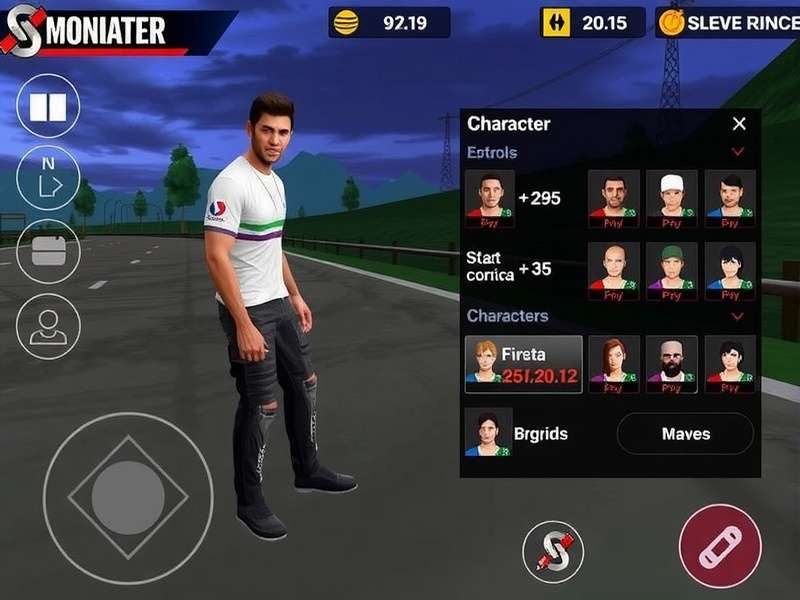Select the white cap character portrait
Screen dimensions: 800x600
tap(672, 194)
